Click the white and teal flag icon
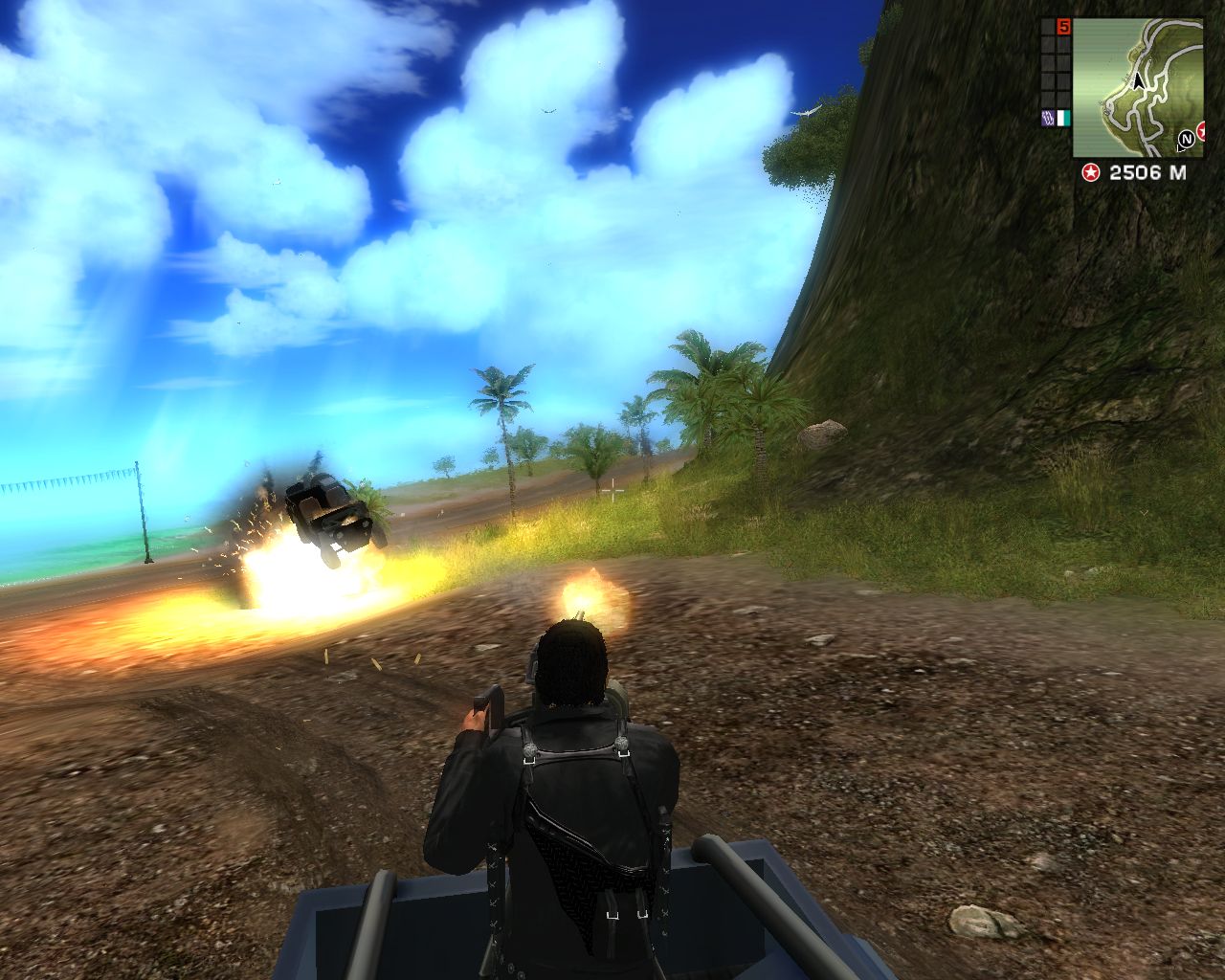 [1063, 119]
